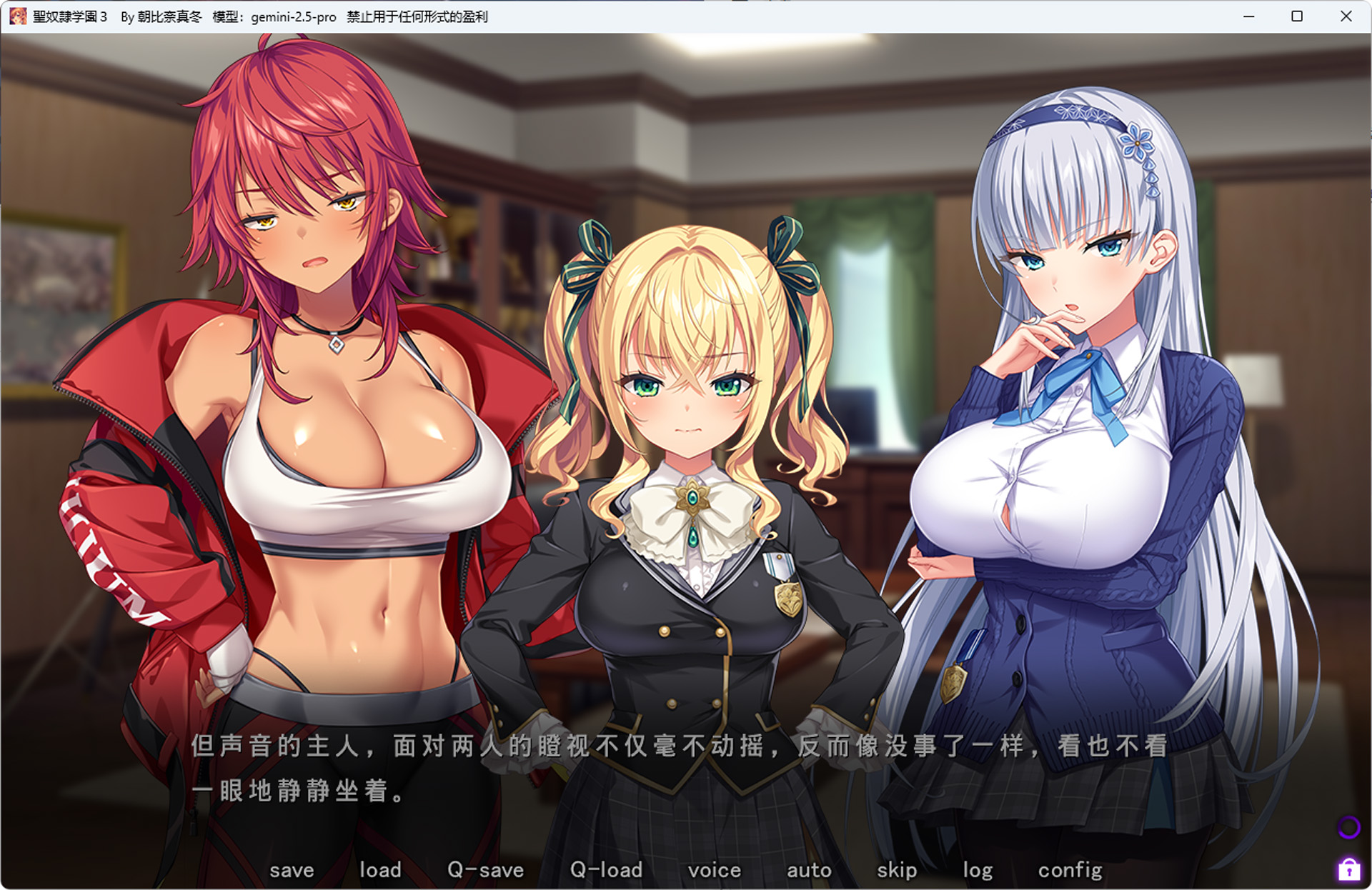Open the load menu
The height and width of the screenshot is (890, 1372).
pyautogui.click(x=380, y=869)
